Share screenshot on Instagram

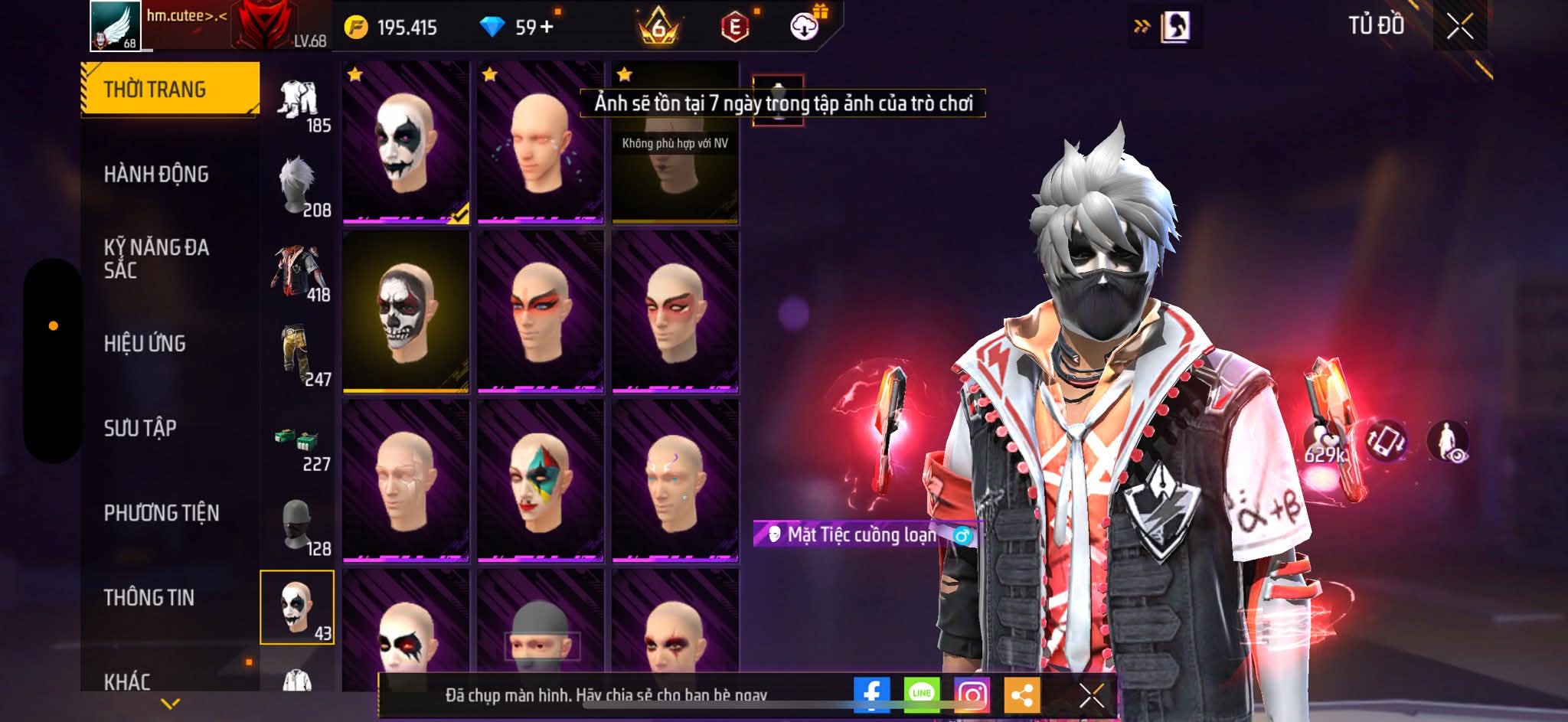point(972,694)
